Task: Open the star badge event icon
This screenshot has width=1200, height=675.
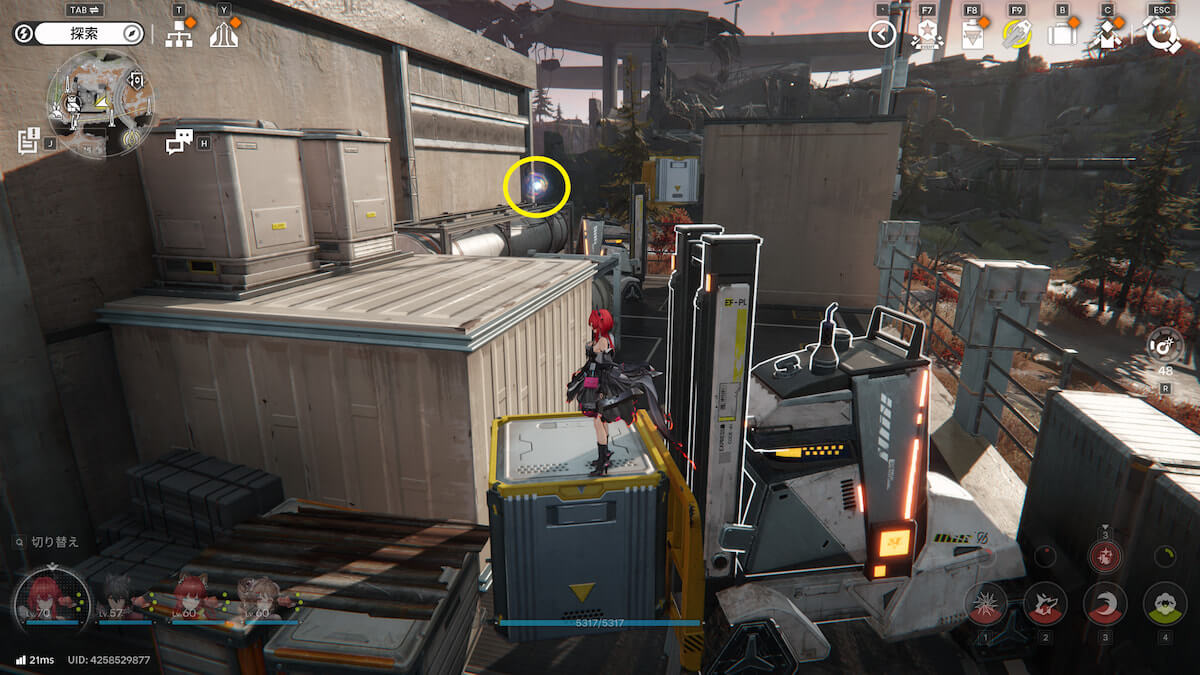Action: click(925, 36)
